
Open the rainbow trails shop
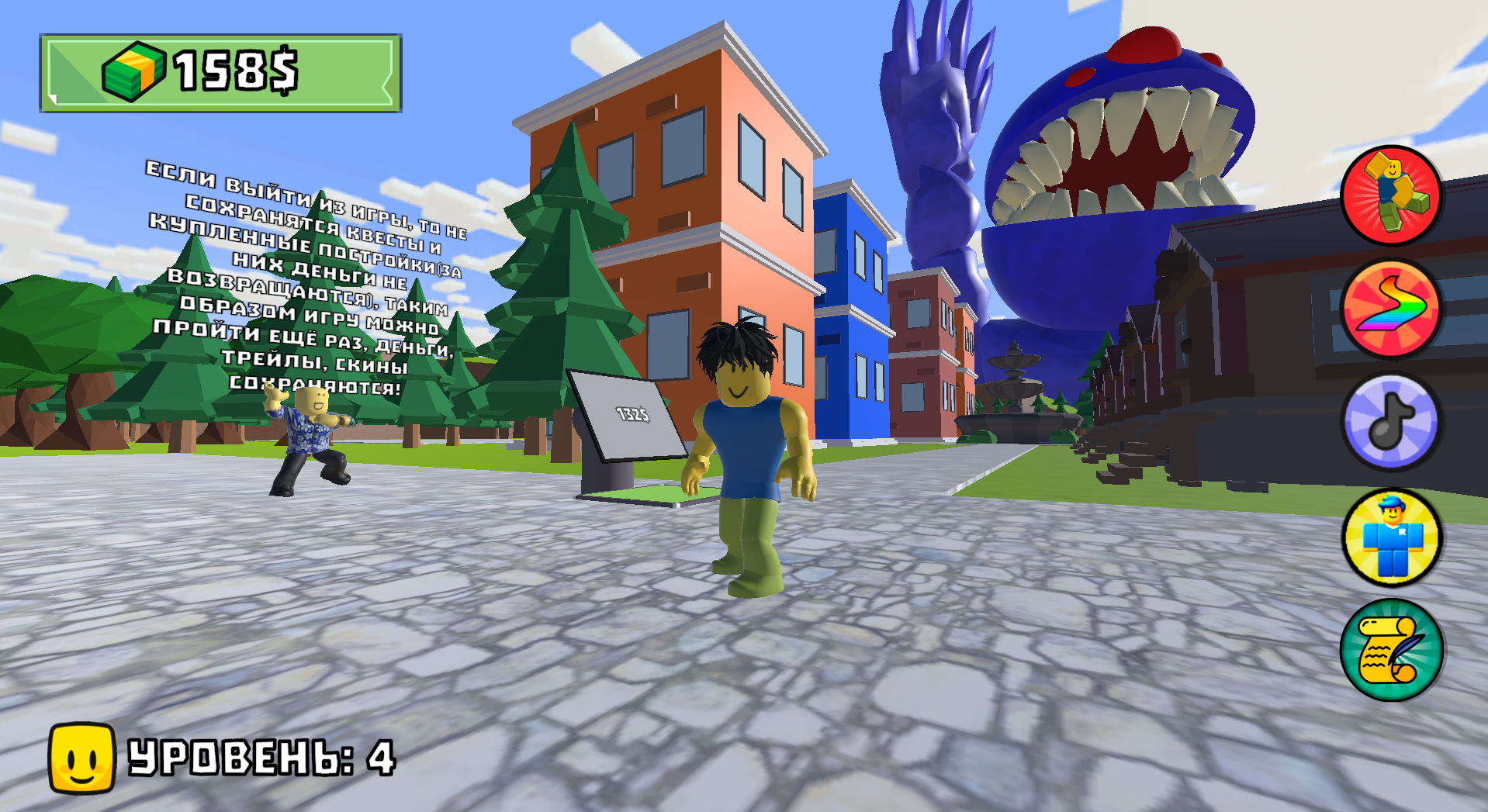(x=1393, y=309)
